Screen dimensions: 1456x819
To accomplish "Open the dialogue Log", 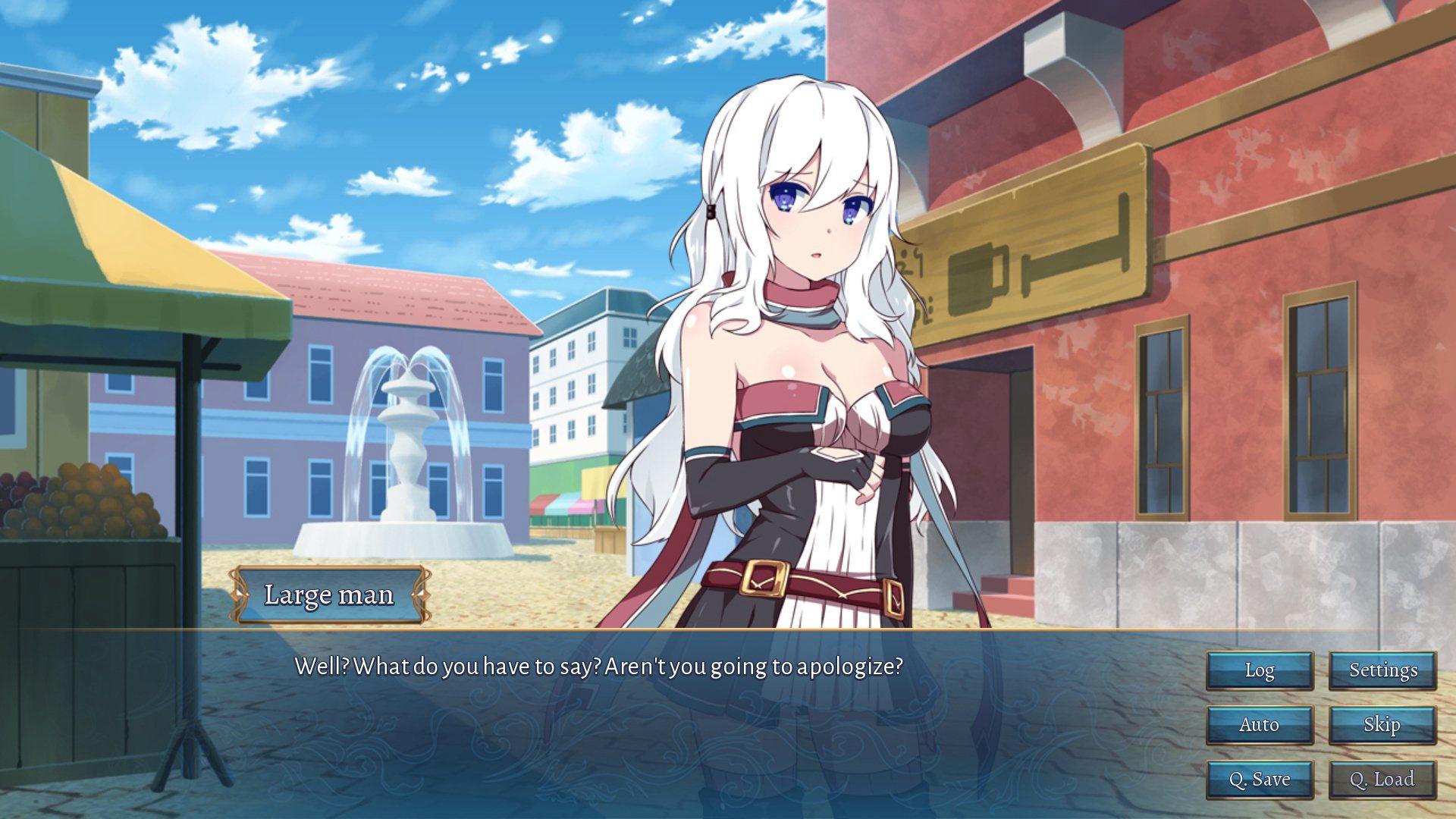I will (x=1260, y=670).
